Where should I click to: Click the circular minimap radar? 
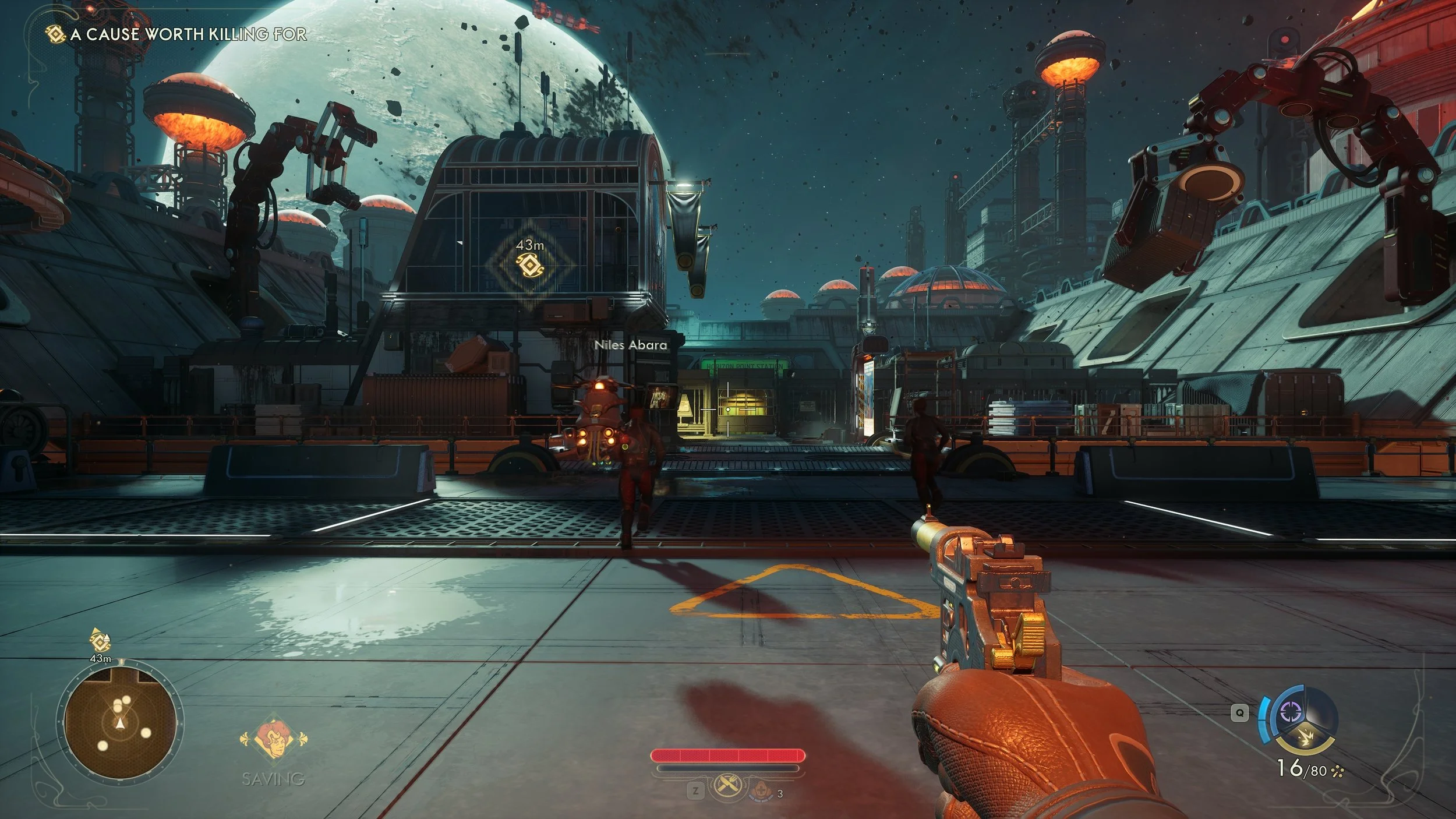point(120,723)
